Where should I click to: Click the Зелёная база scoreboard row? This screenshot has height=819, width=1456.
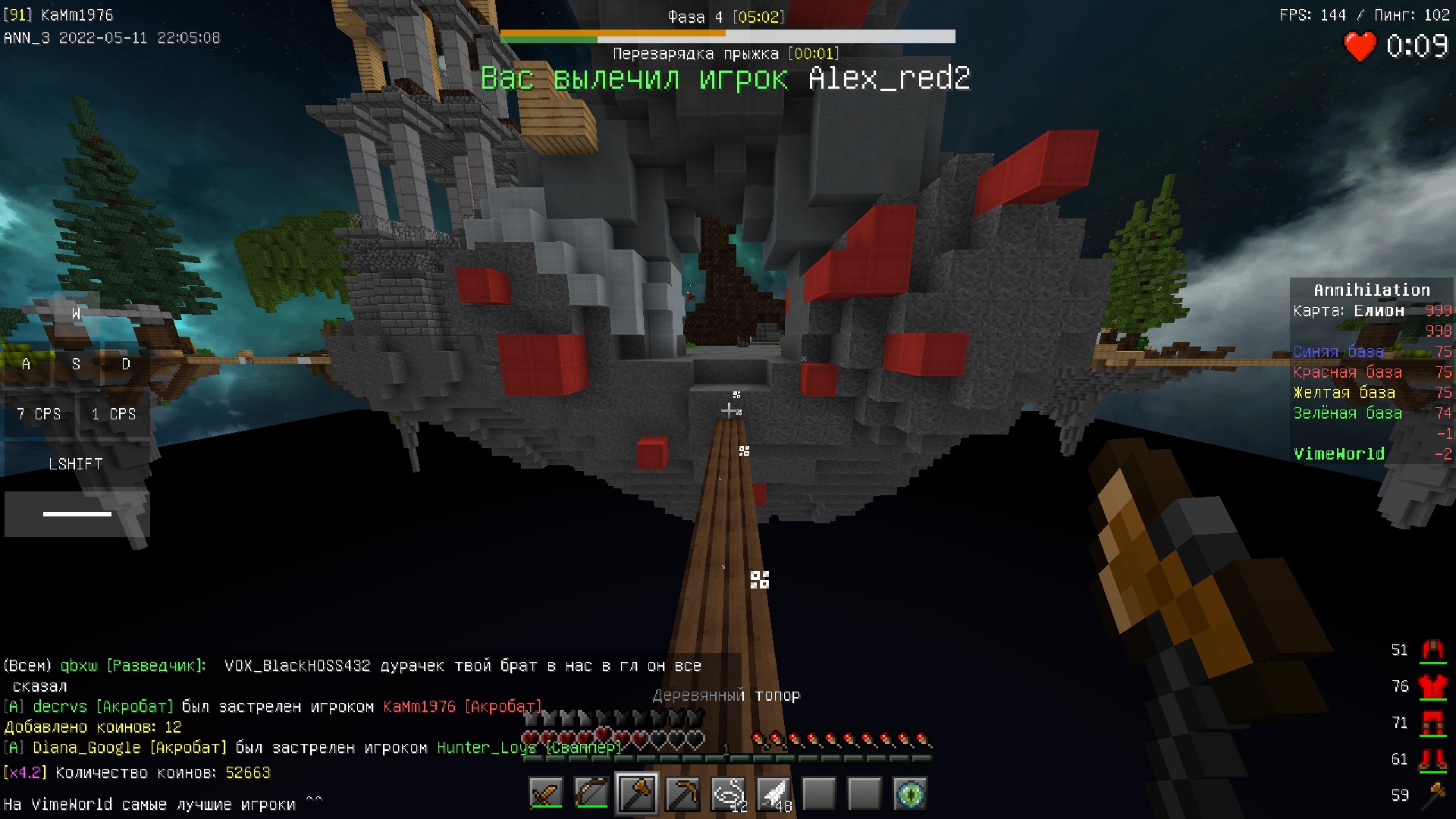pos(1371,413)
